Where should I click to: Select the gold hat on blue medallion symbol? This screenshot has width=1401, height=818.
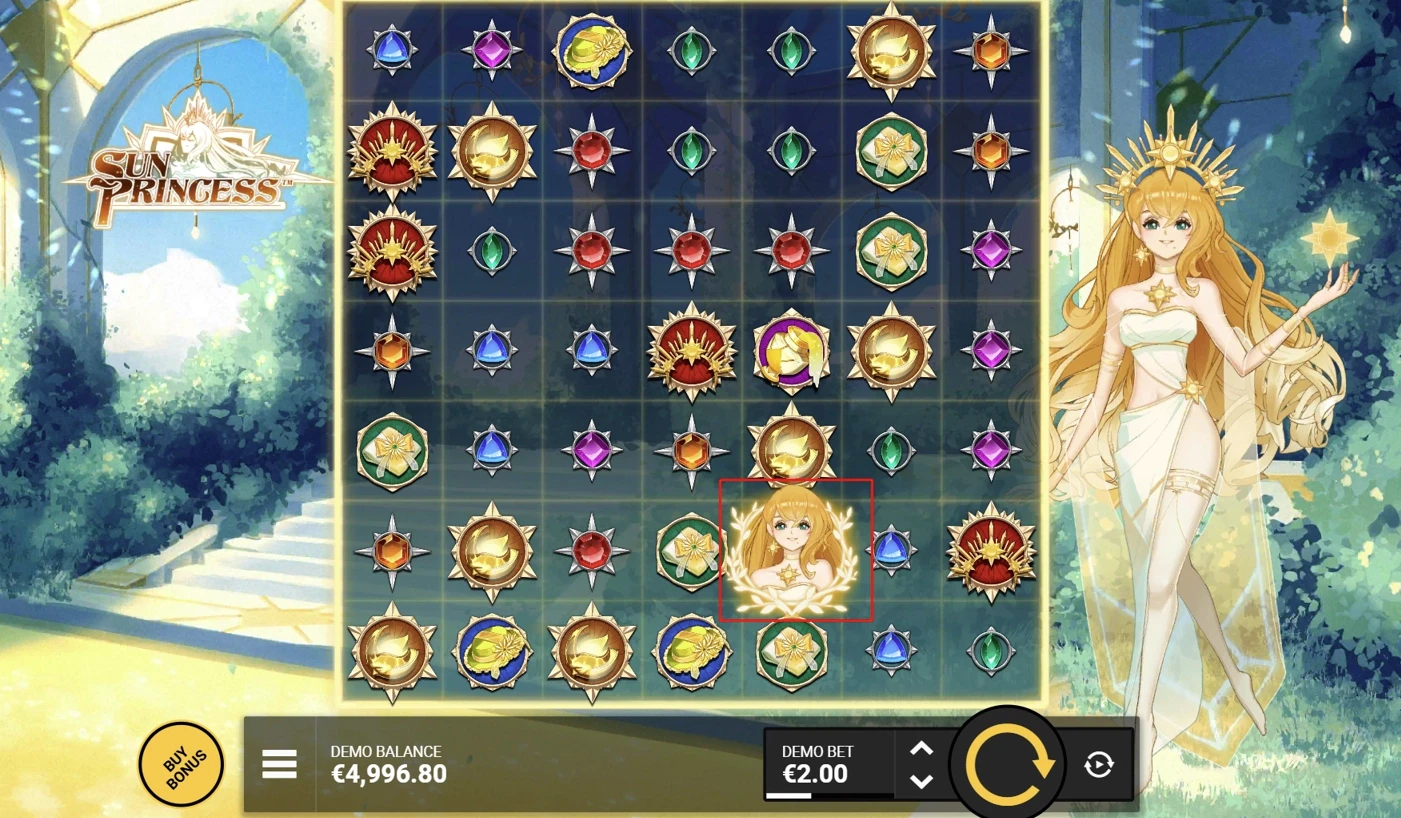click(x=591, y=50)
